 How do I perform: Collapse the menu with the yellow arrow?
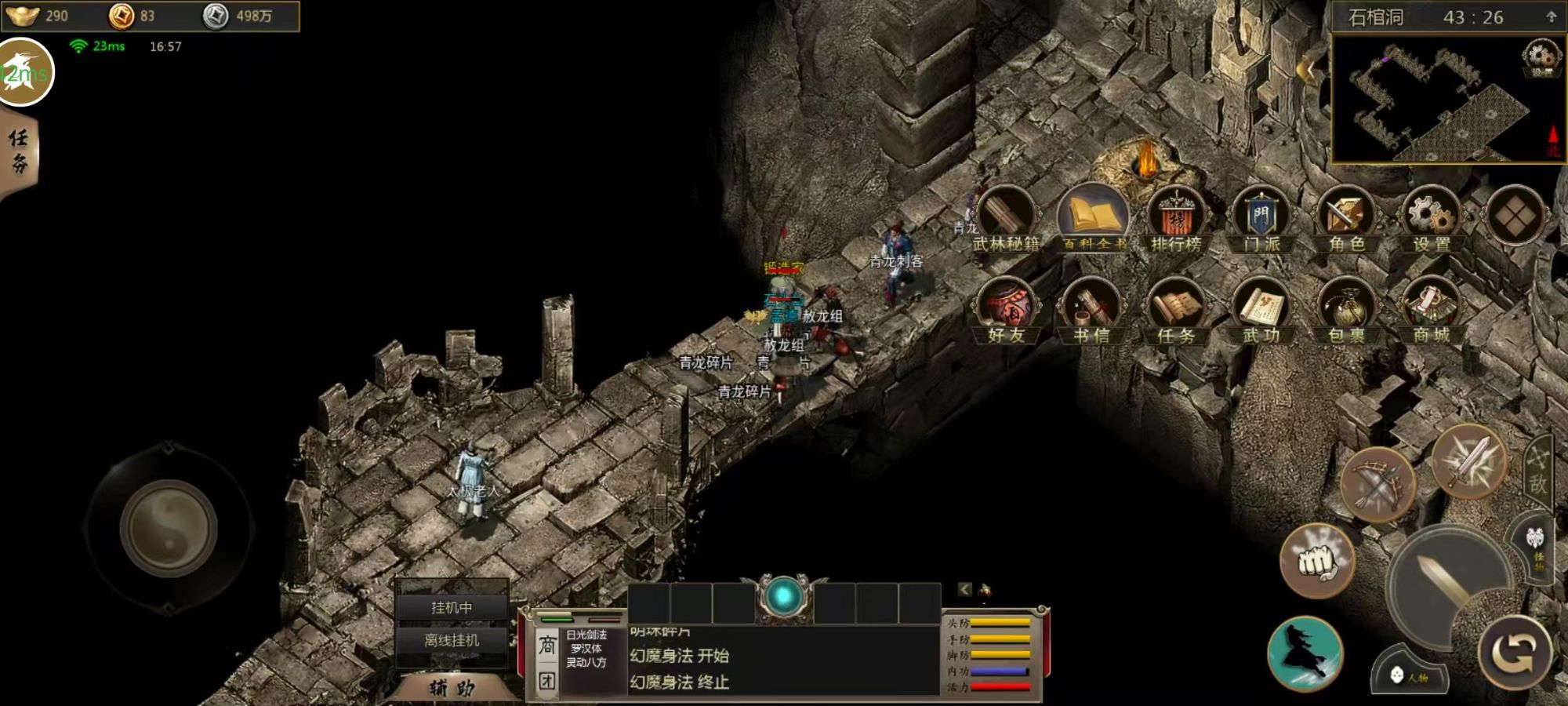pos(1307,71)
